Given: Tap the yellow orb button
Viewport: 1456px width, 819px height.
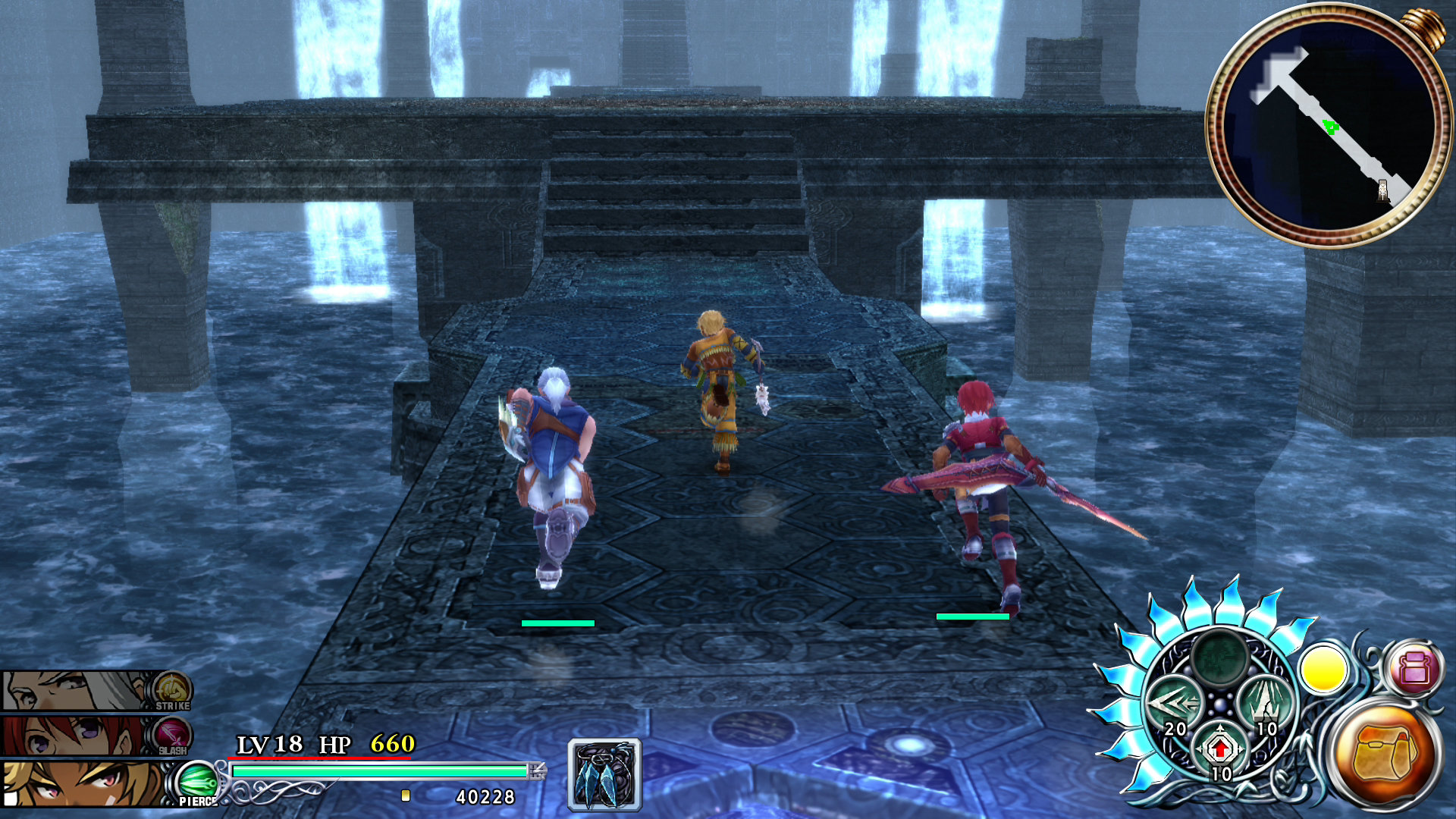Looking at the screenshot, I should tap(1323, 670).
